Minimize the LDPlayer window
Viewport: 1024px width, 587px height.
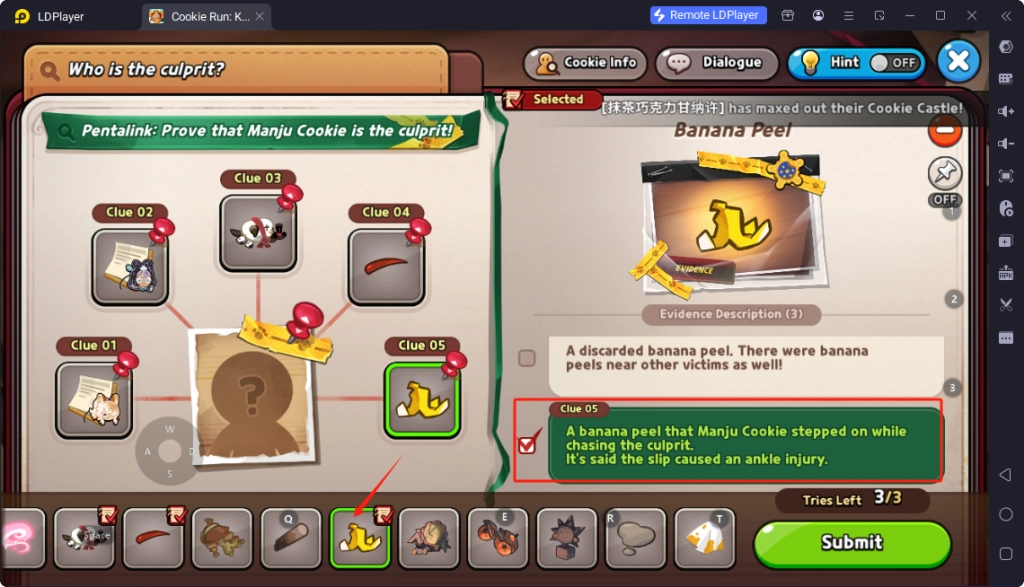[908, 15]
